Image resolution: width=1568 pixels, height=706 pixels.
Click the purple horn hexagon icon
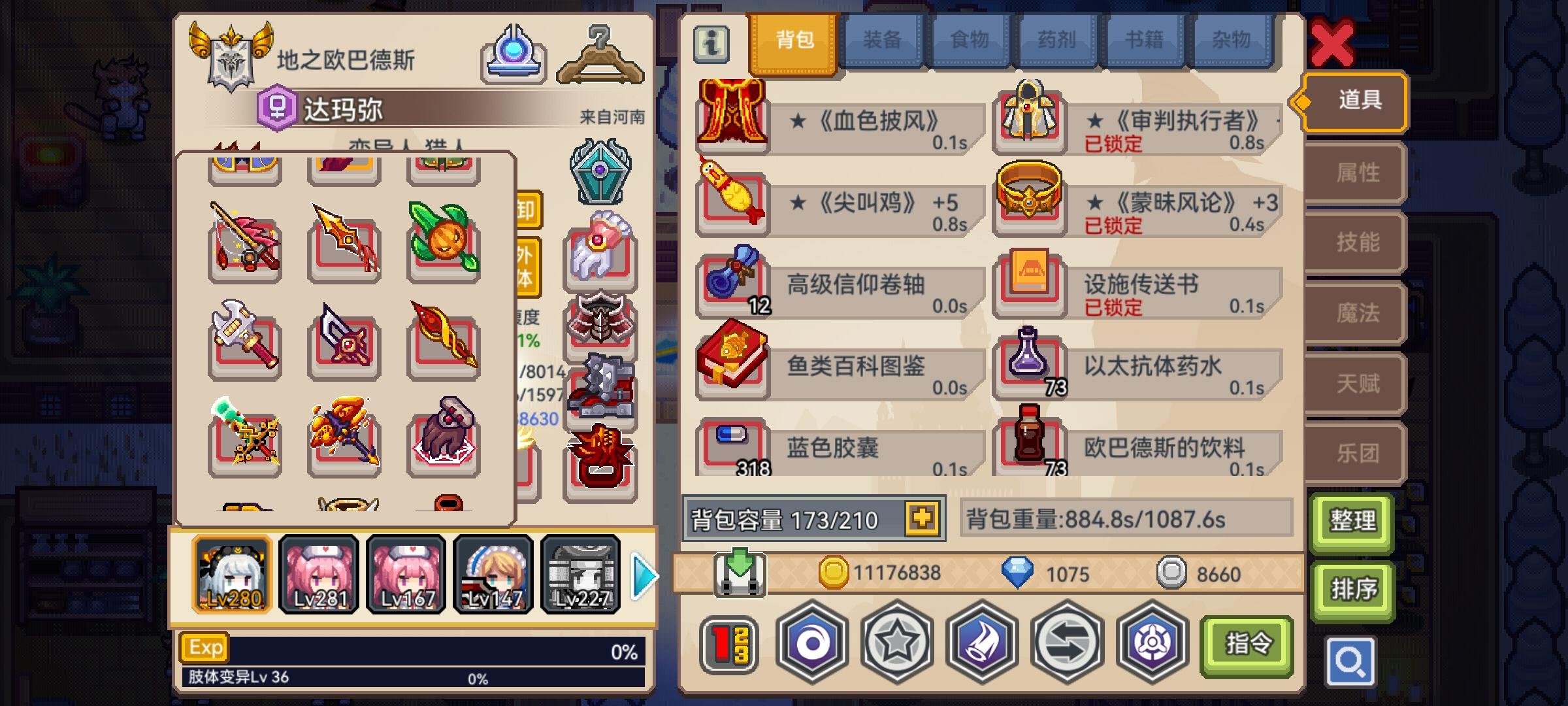(x=980, y=643)
